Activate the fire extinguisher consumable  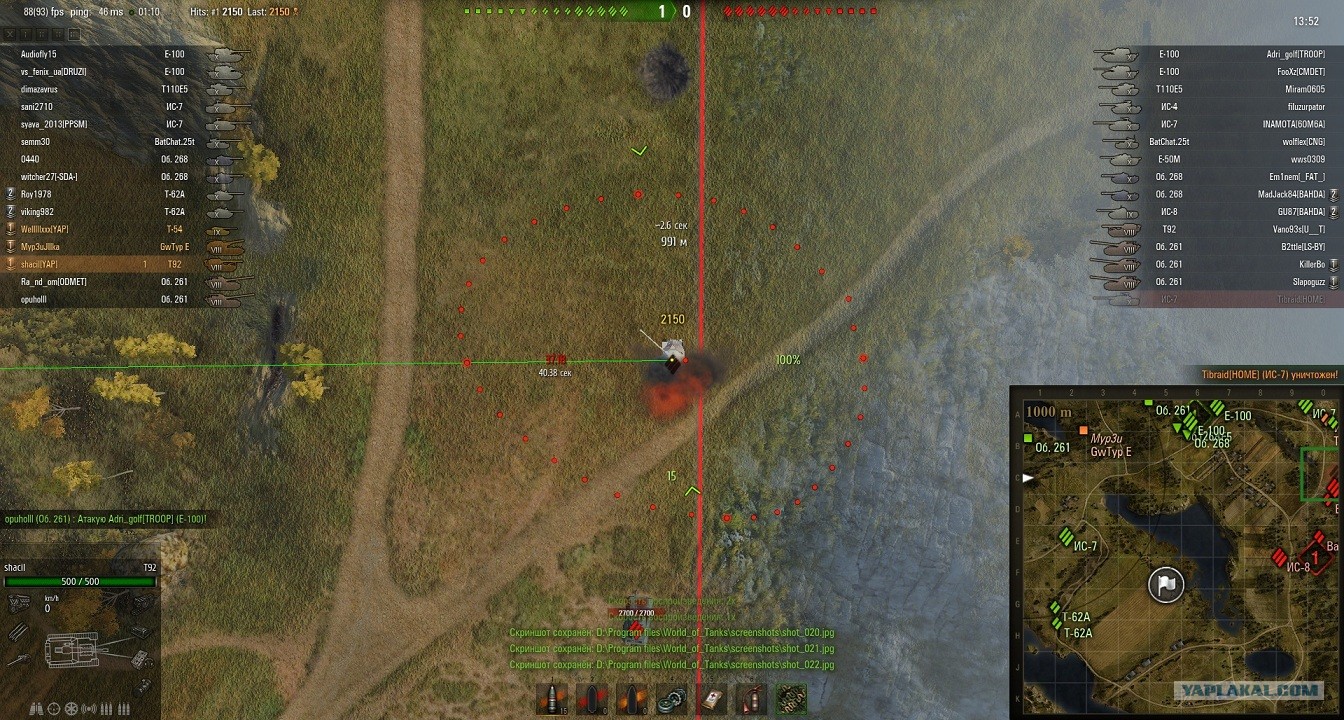pyautogui.click(x=751, y=698)
